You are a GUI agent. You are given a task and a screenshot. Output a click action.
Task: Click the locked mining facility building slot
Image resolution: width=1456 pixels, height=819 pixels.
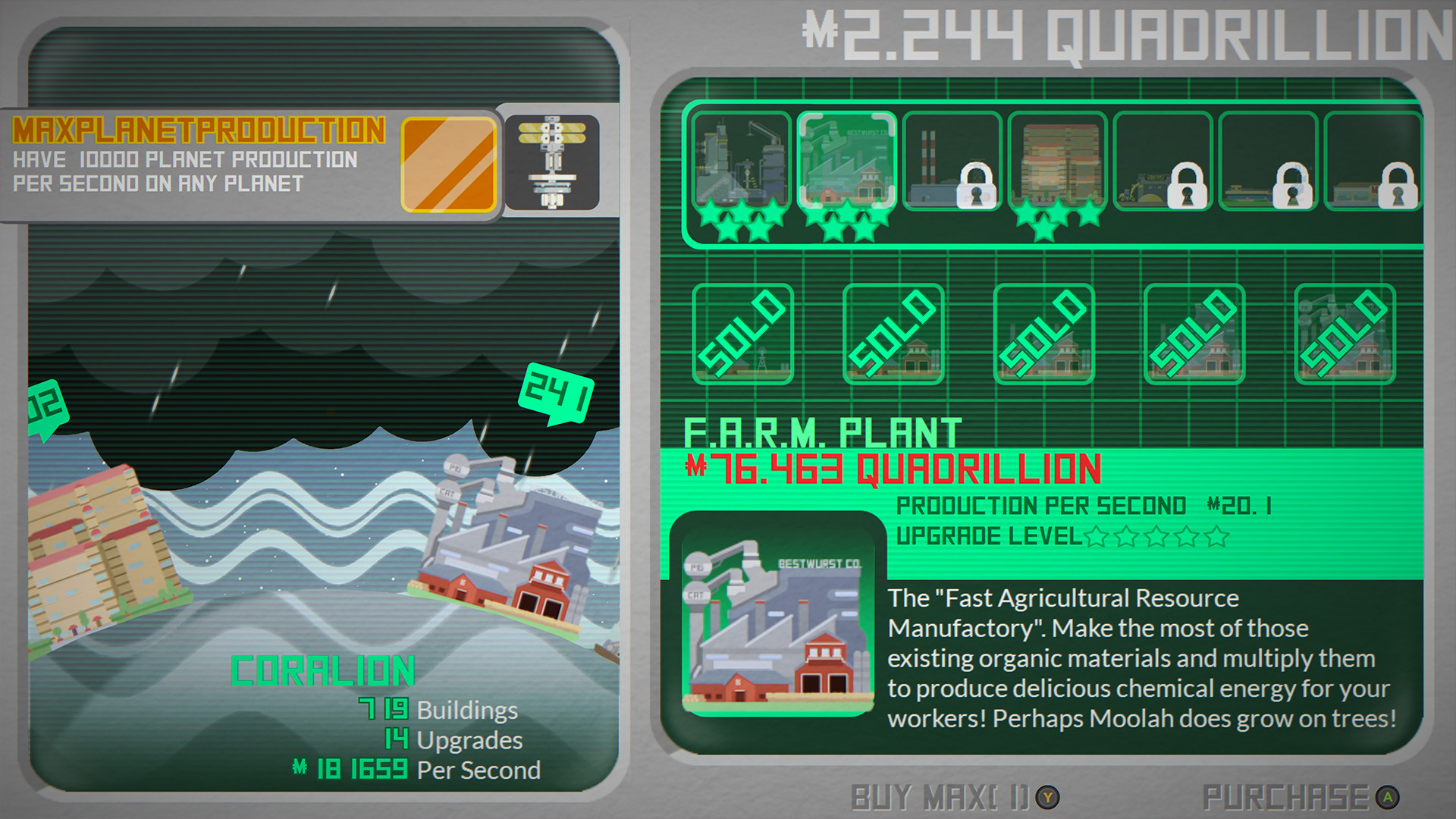click(x=1163, y=163)
